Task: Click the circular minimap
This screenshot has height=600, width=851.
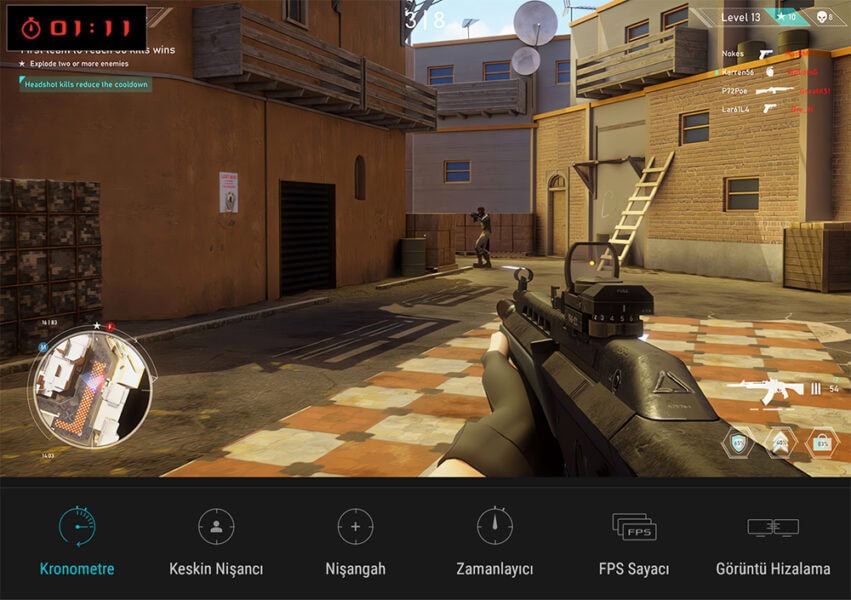Action: [x=91, y=383]
